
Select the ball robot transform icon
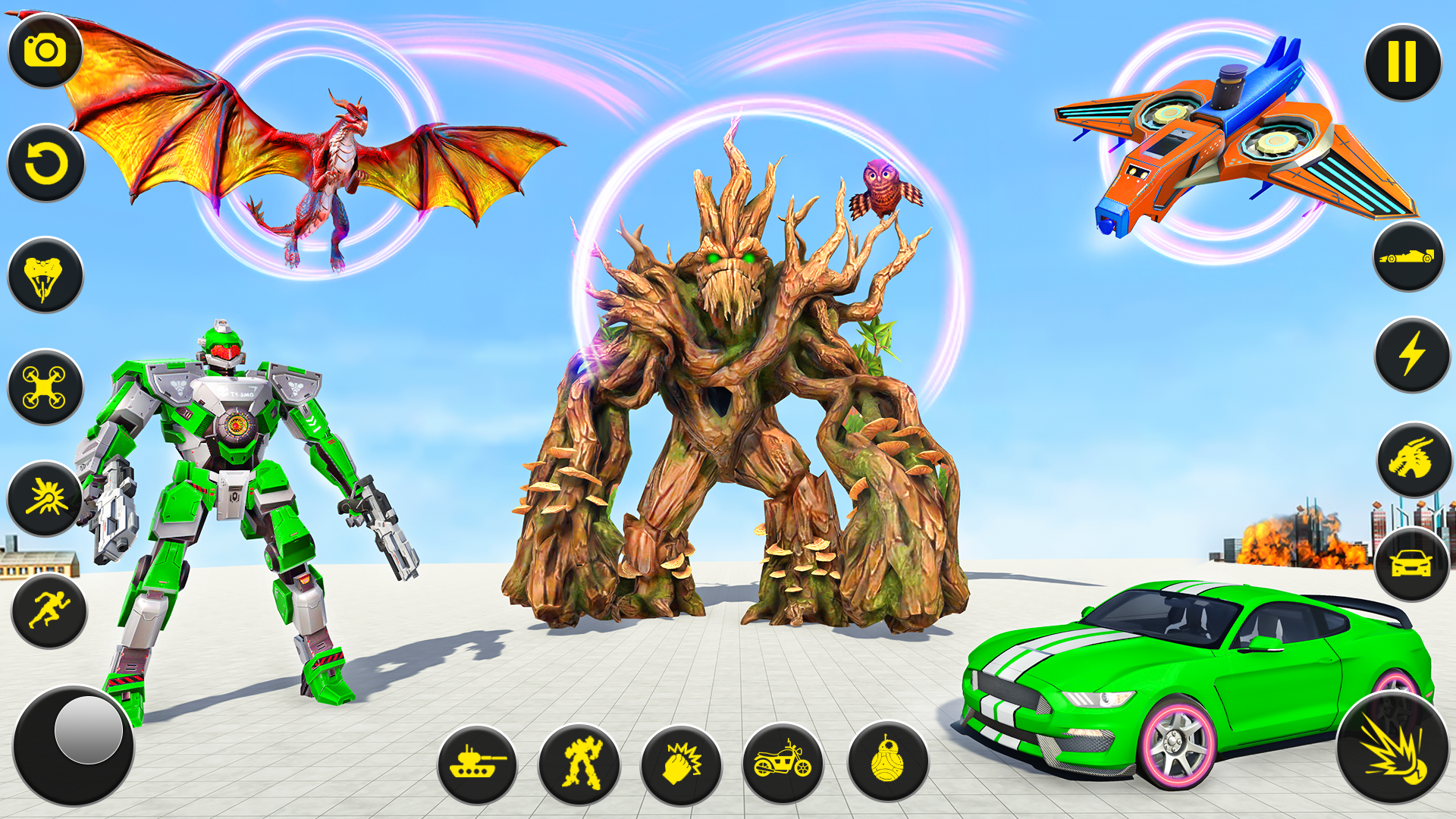pyautogui.click(x=887, y=762)
